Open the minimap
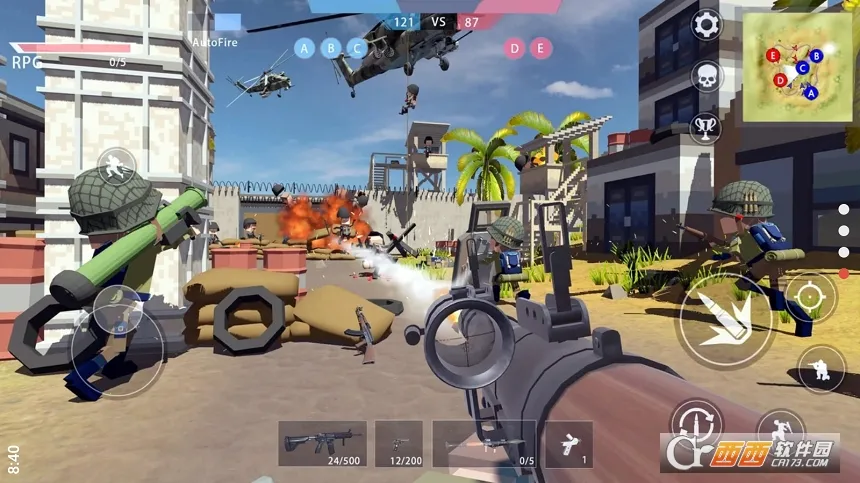This screenshot has width=860, height=483. [x=798, y=60]
